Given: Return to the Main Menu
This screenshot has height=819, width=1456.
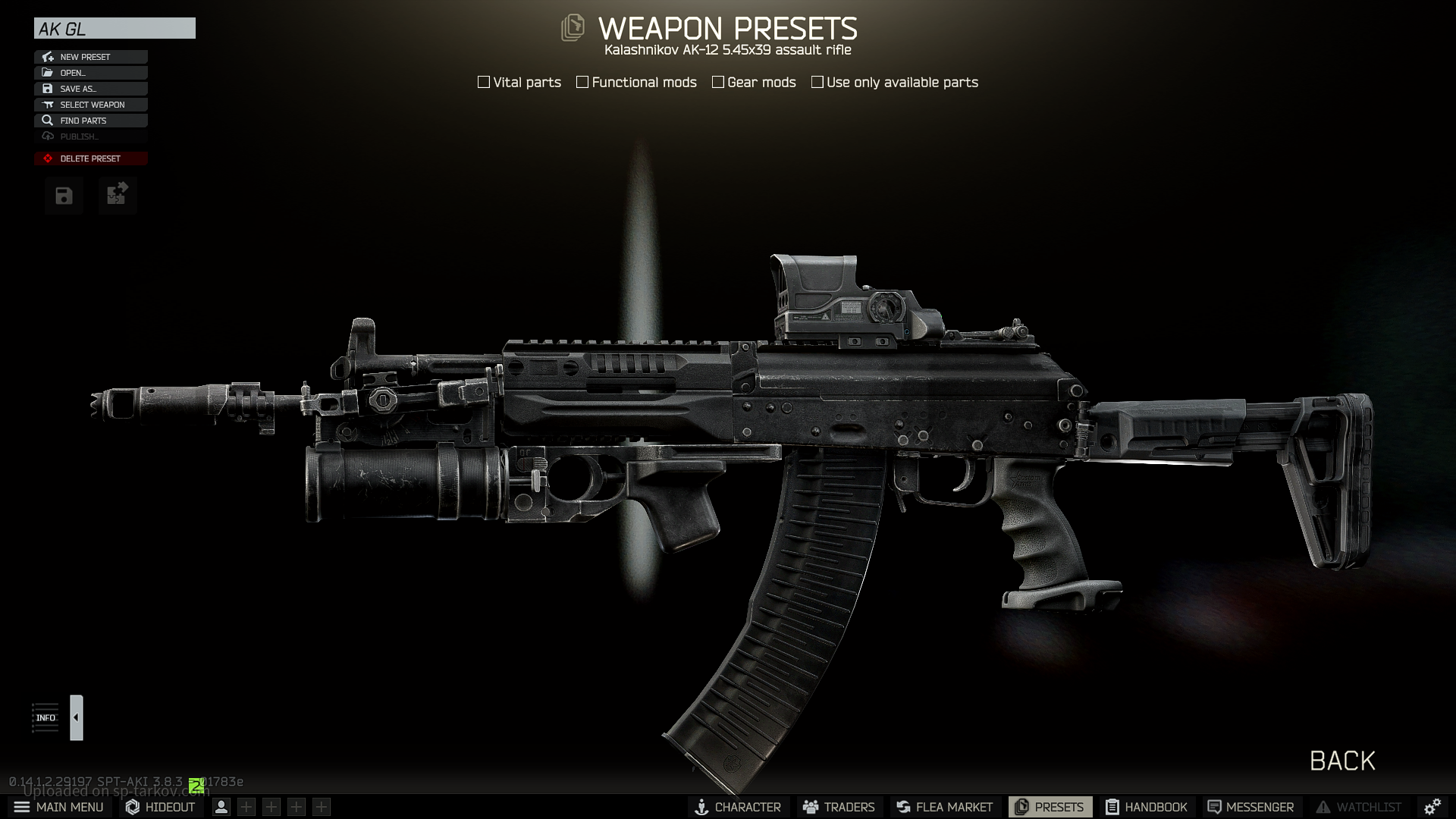Looking at the screenshot, I should [59, 807].
